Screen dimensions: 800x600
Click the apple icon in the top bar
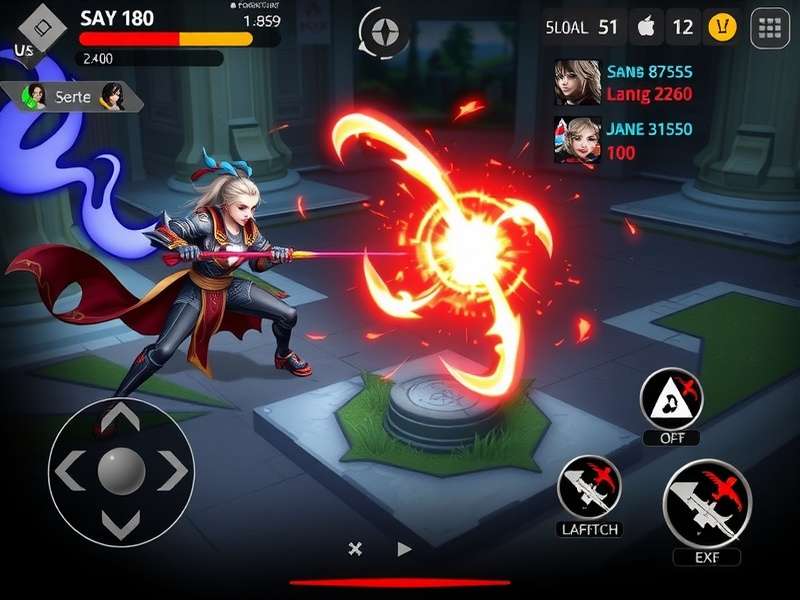[645, 27]
